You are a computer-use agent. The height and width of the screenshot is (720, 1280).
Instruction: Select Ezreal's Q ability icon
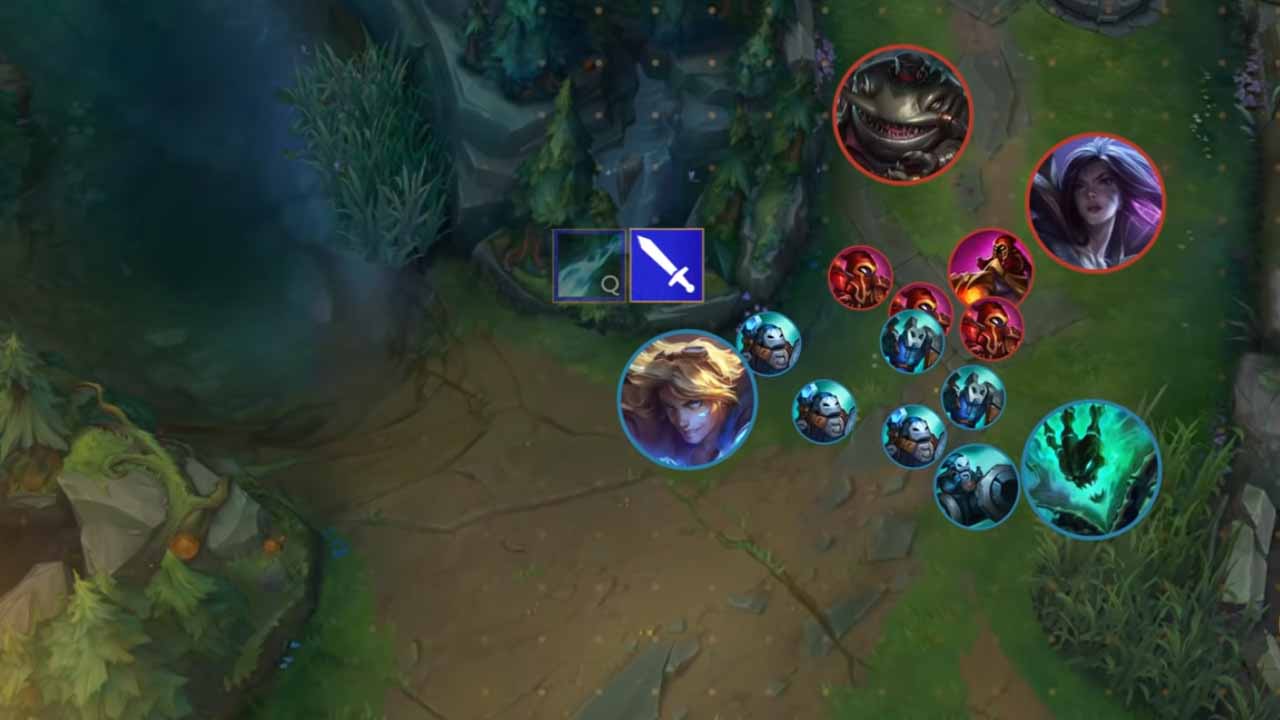click(589, 266)
